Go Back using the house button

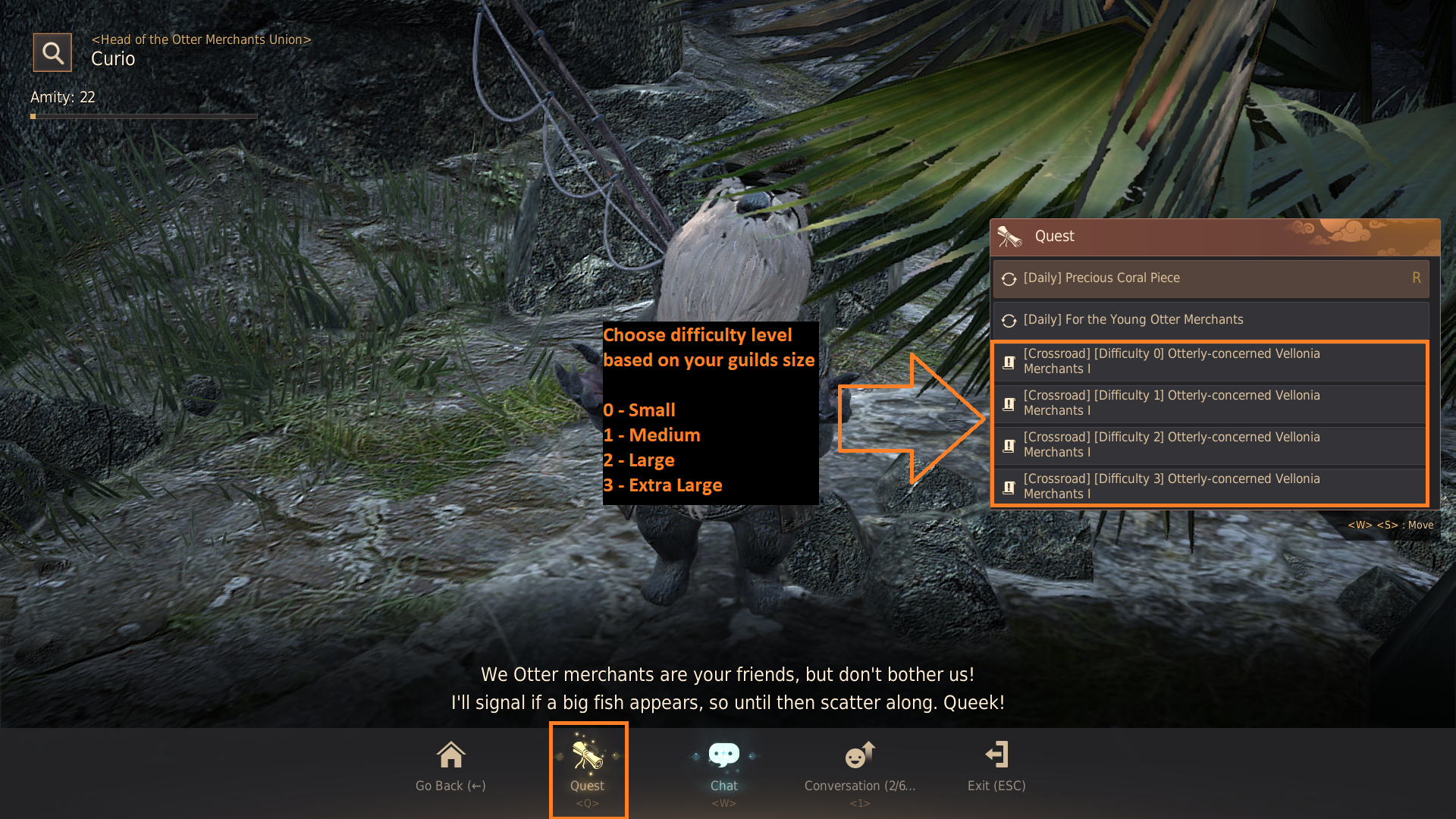tap(450, 766)
